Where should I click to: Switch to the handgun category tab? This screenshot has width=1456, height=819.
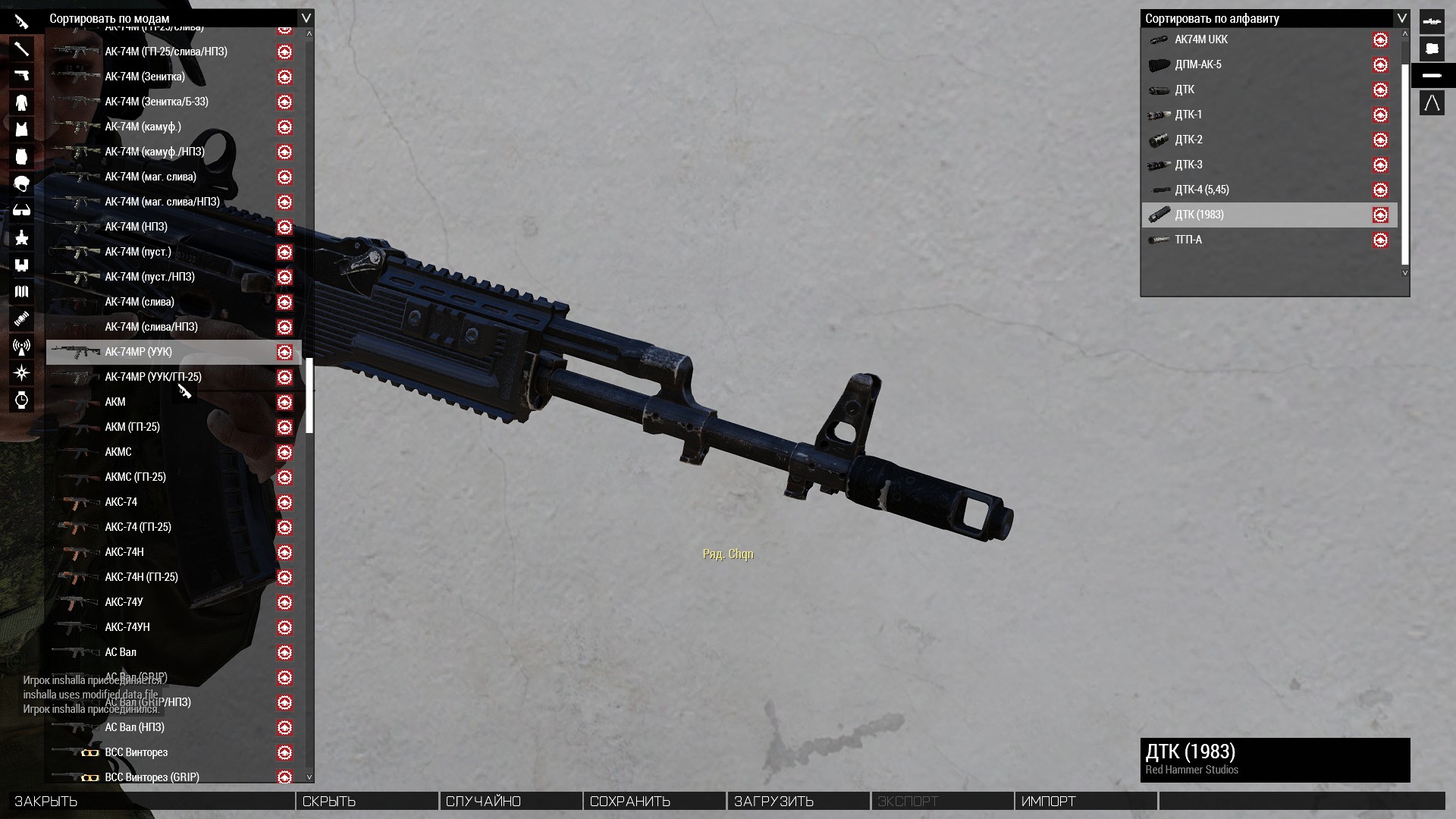pyautogui.click(x=21, y=76)
